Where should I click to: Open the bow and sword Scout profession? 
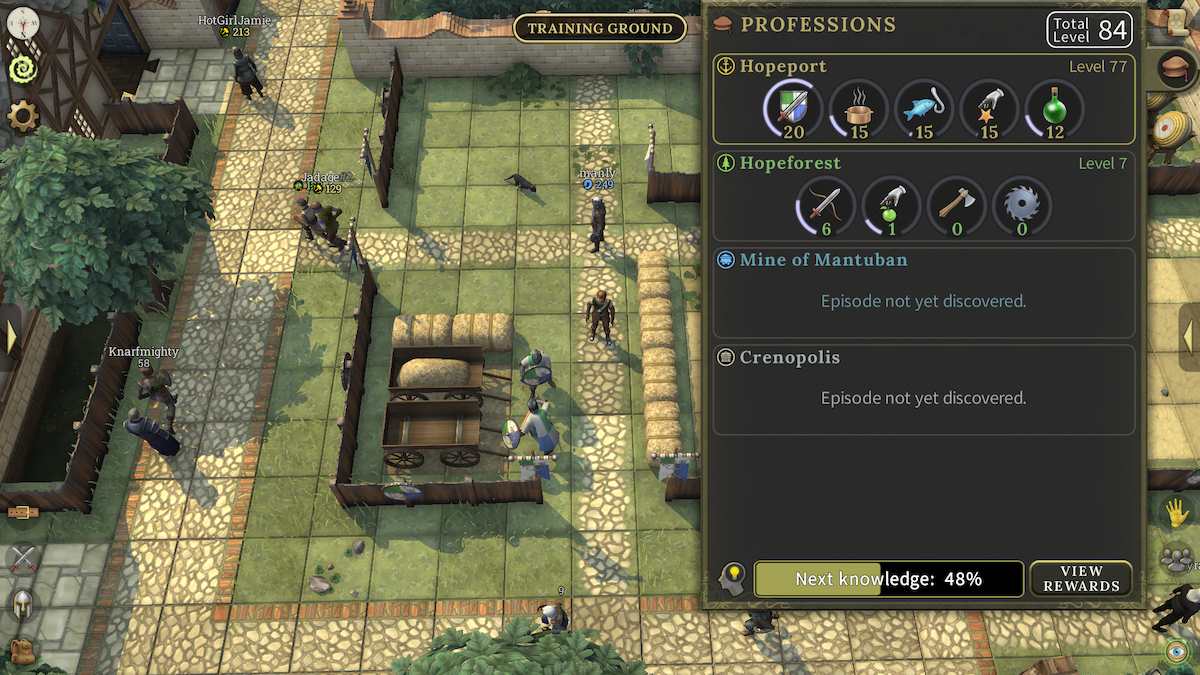[825, 205]
